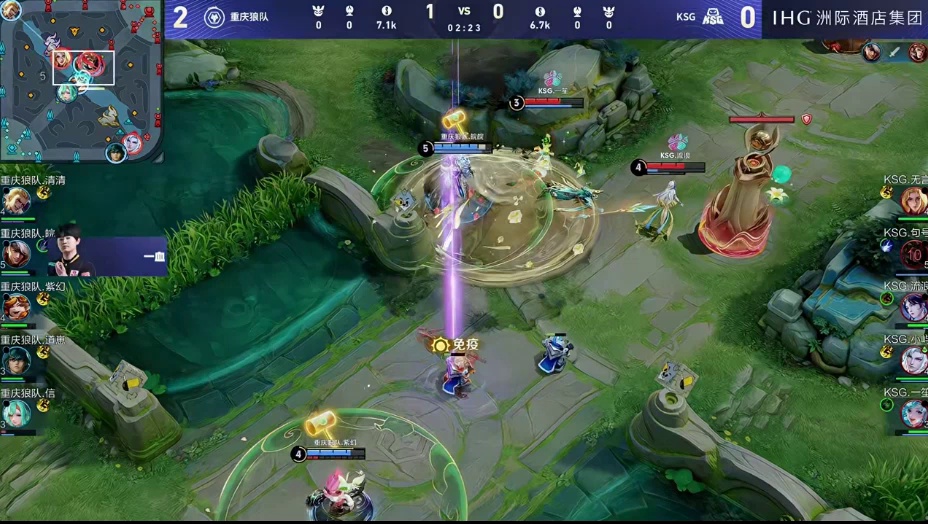
Task: Select the KSG.一笙 hero portrait
Action: (x=913, y=412)
